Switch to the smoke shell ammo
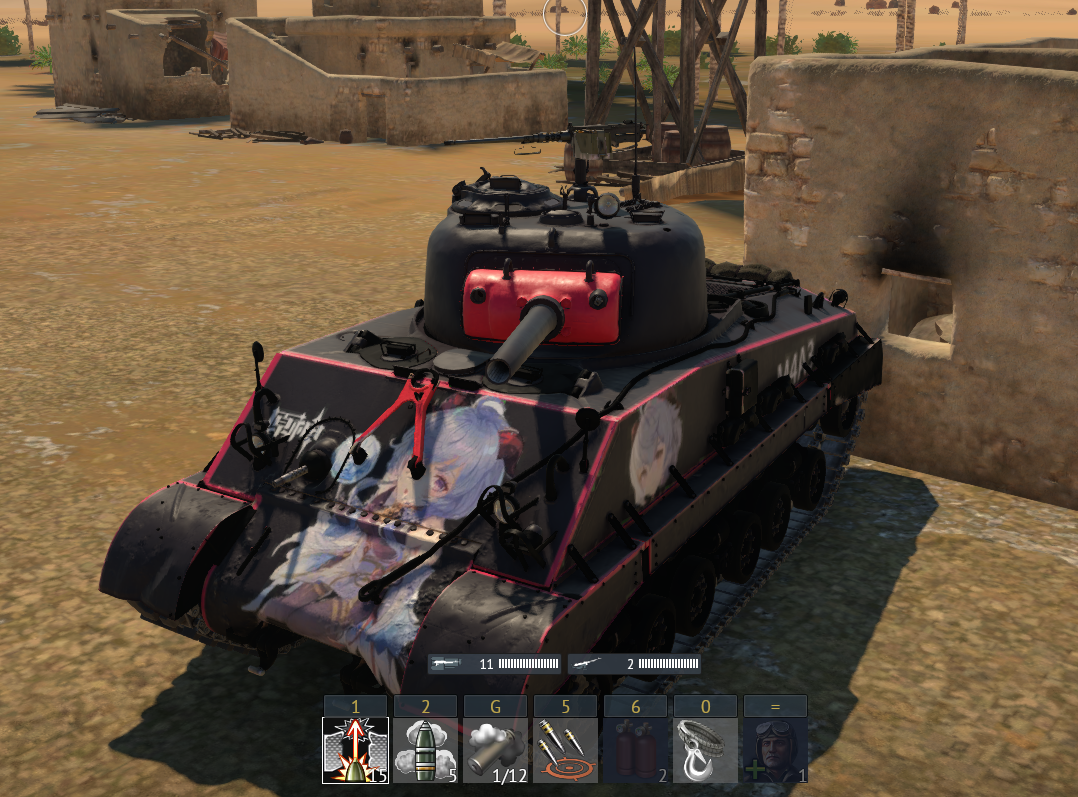The image size is (1078, 797). click(425, 750)
